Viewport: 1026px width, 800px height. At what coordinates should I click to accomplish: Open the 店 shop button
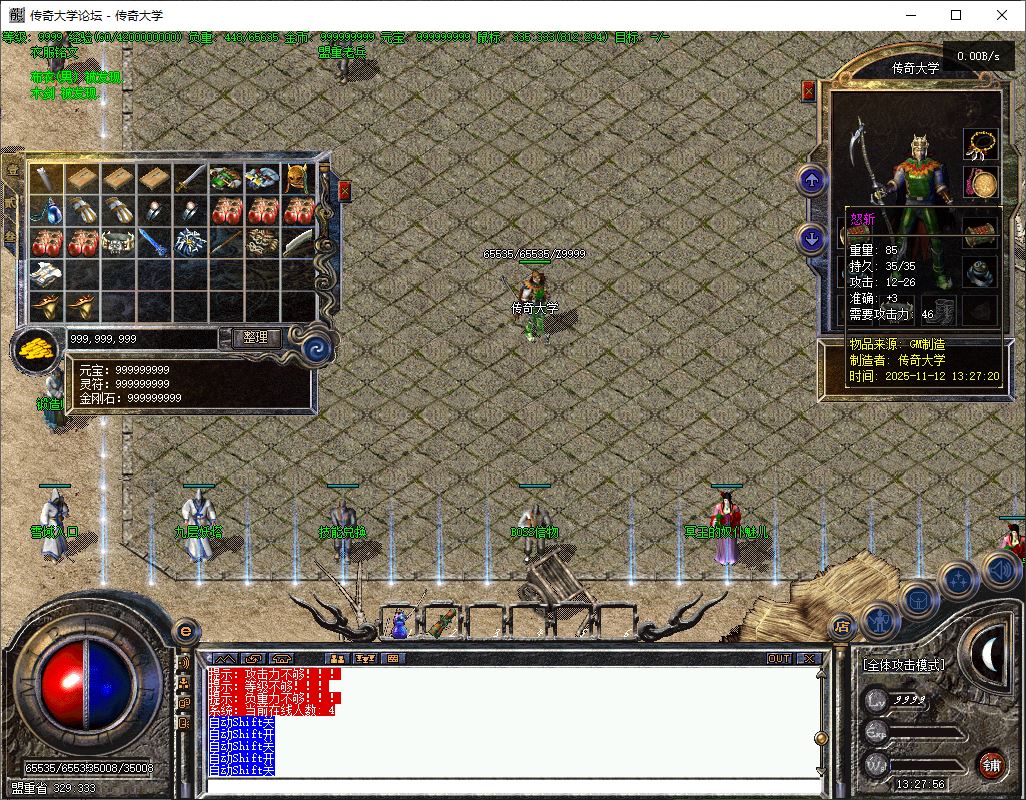tap(842, 627)
